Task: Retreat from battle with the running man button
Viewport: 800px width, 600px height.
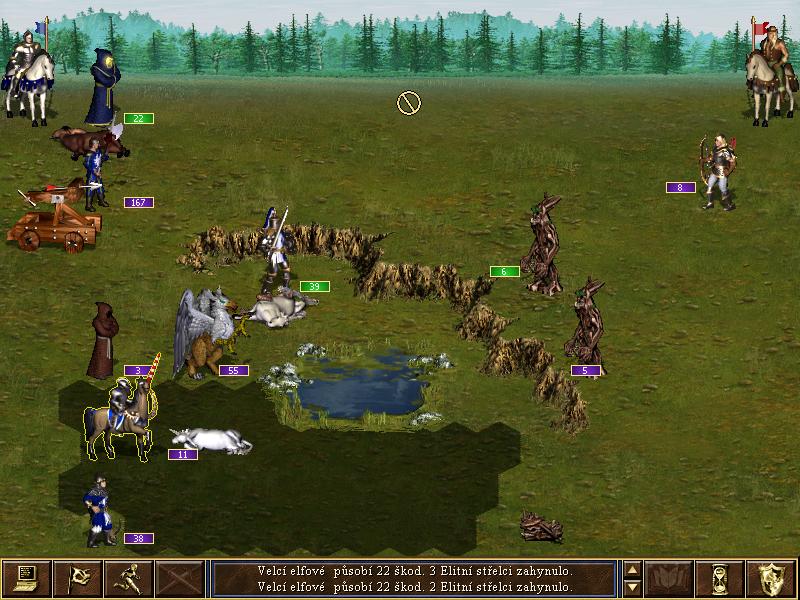Action: [128, 578]
